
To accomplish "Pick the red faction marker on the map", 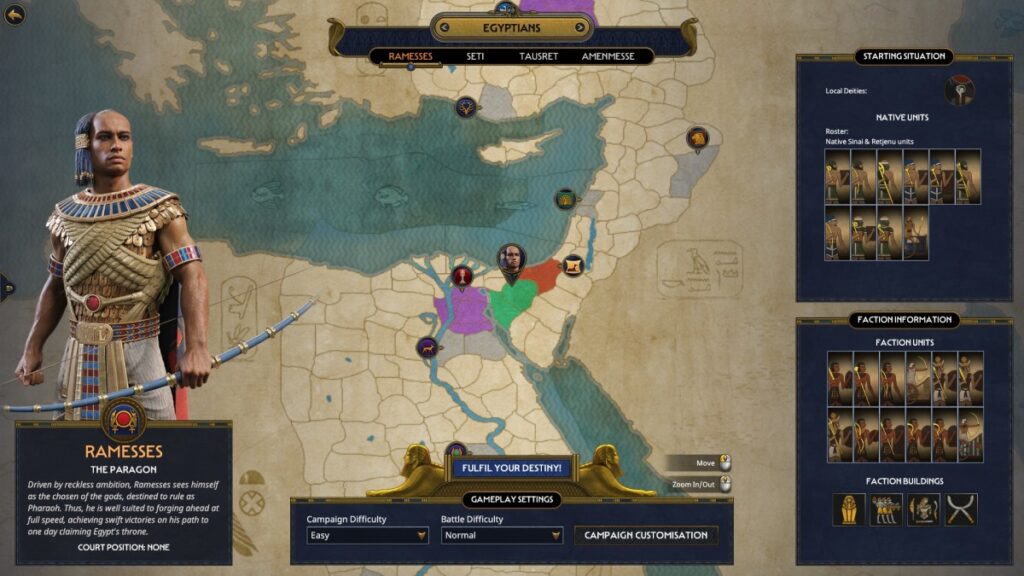I will point(462,276).
